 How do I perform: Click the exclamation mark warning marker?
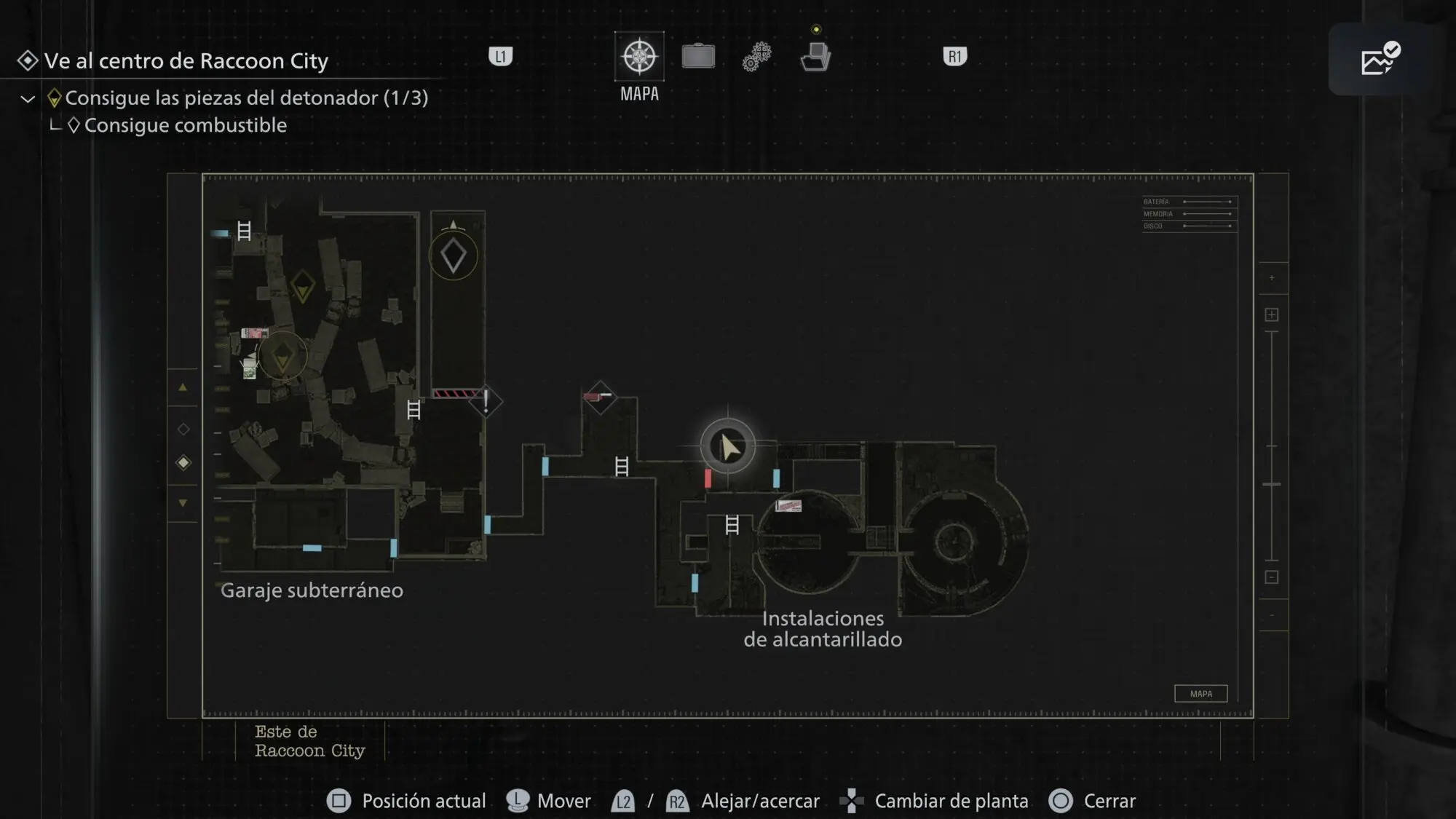(x=486, y=401)
